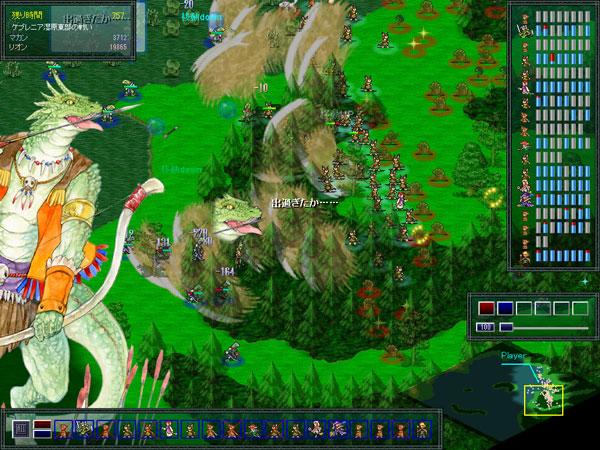Select the purple witch unit in bottom bar

[337, 429]
